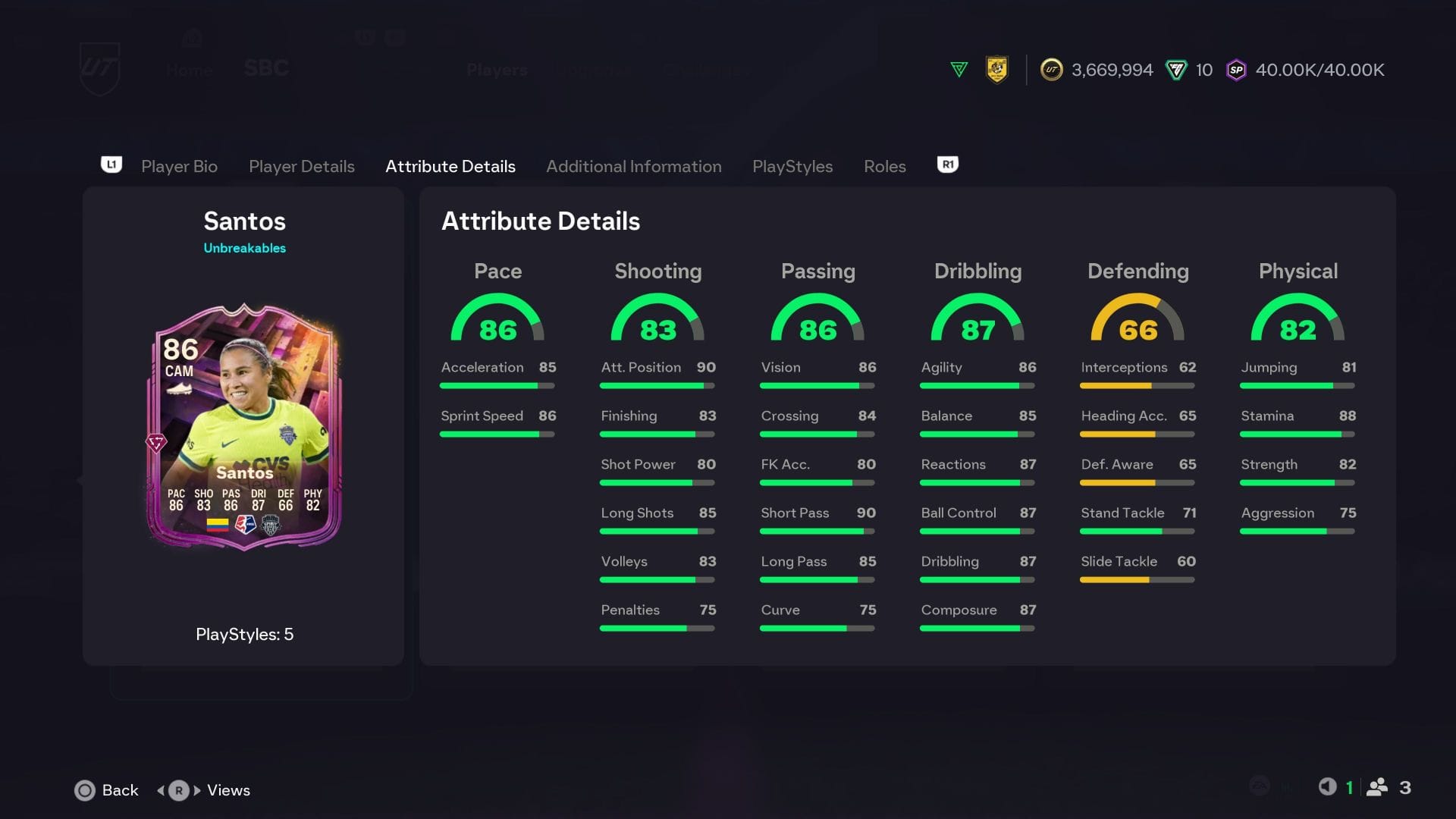Click the Sprint Speed attribute progress bar
The width and height of the screenshot is (1456, 819).
[x=497, y=434]
